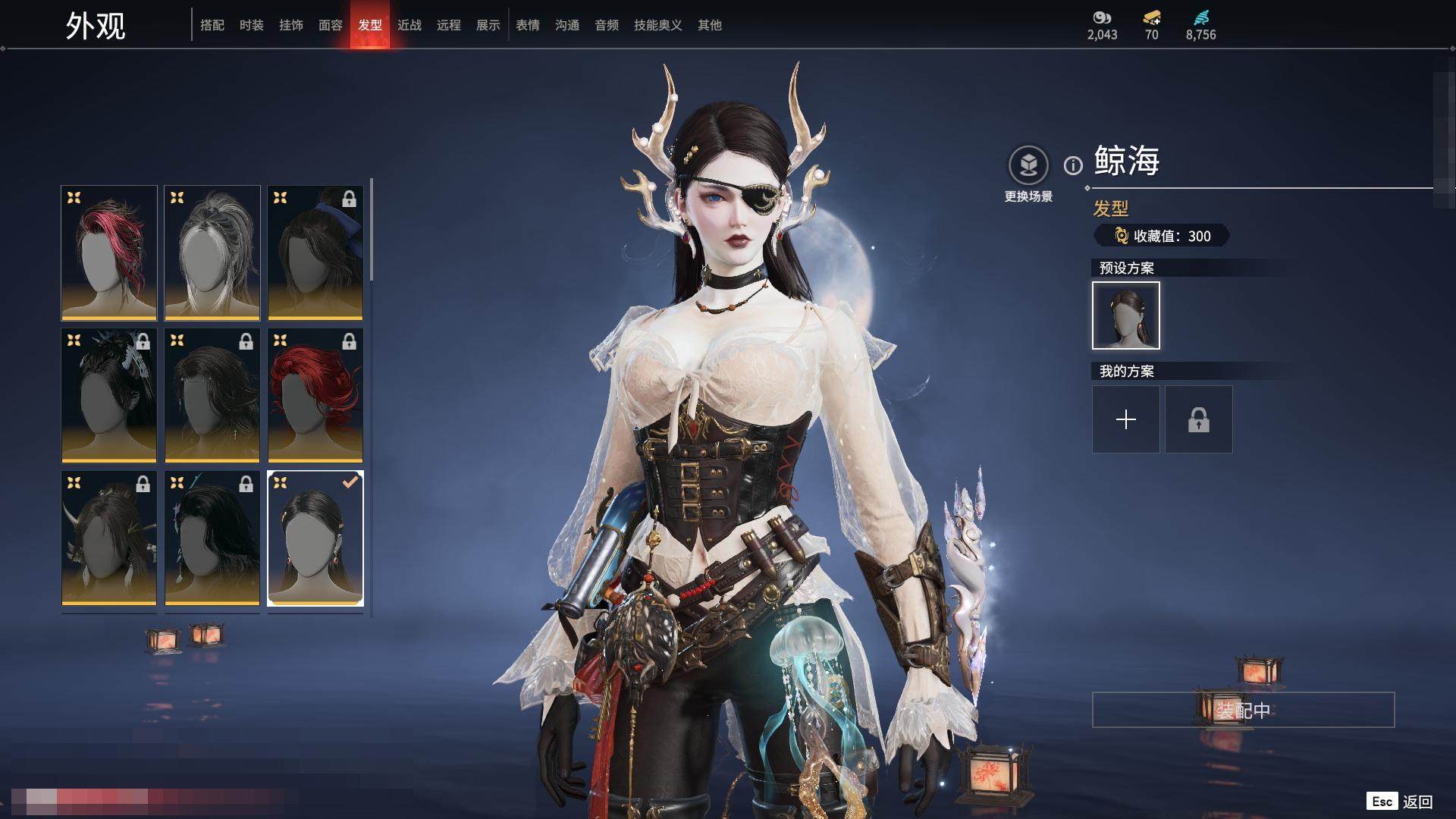The height and width of the screenshot is (819, 1456).
Task: Add a new custom scheme with plus
Action: pos(1126,419)
